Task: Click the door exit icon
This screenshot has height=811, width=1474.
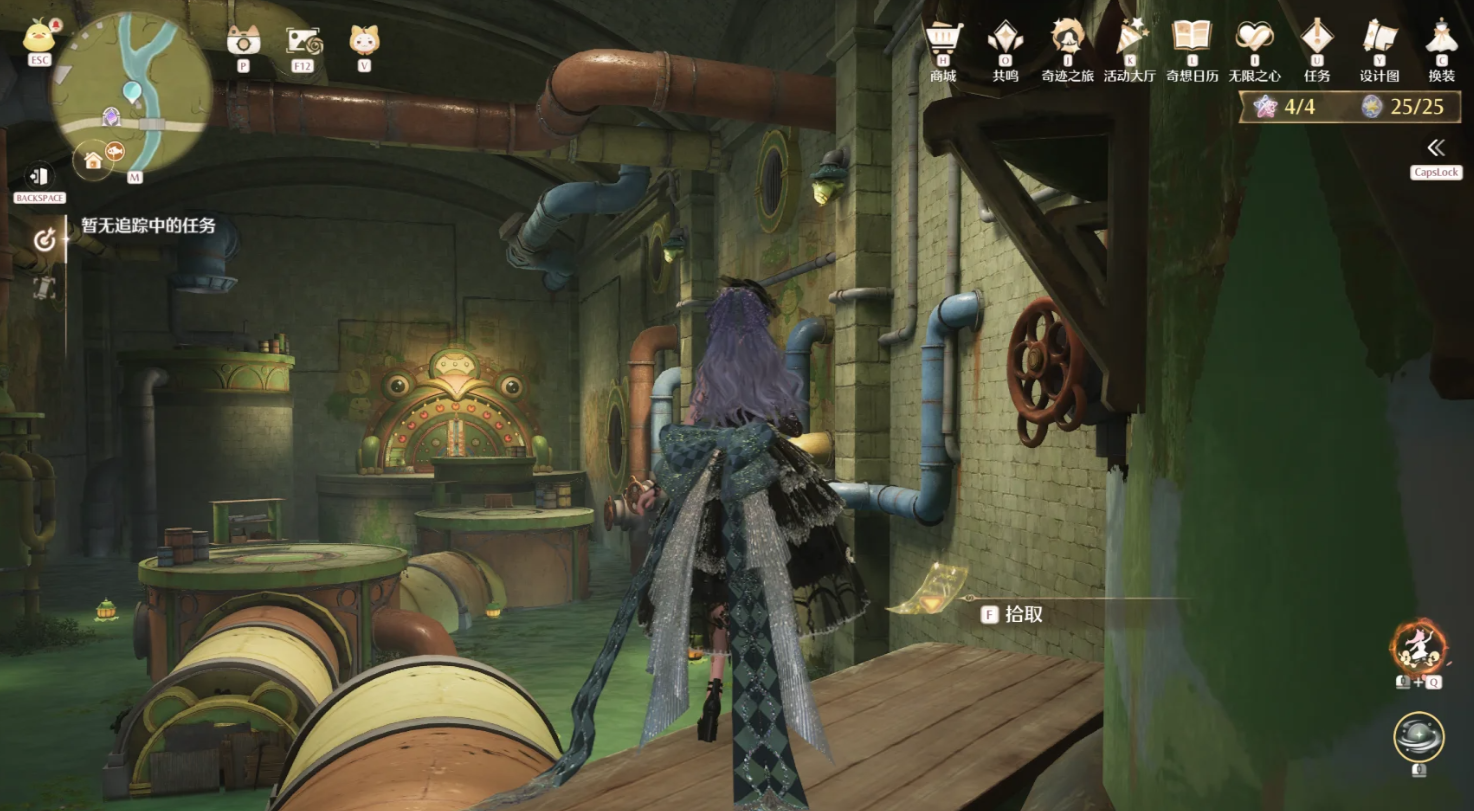Action: pyautogui.click(x=39, y=175)
